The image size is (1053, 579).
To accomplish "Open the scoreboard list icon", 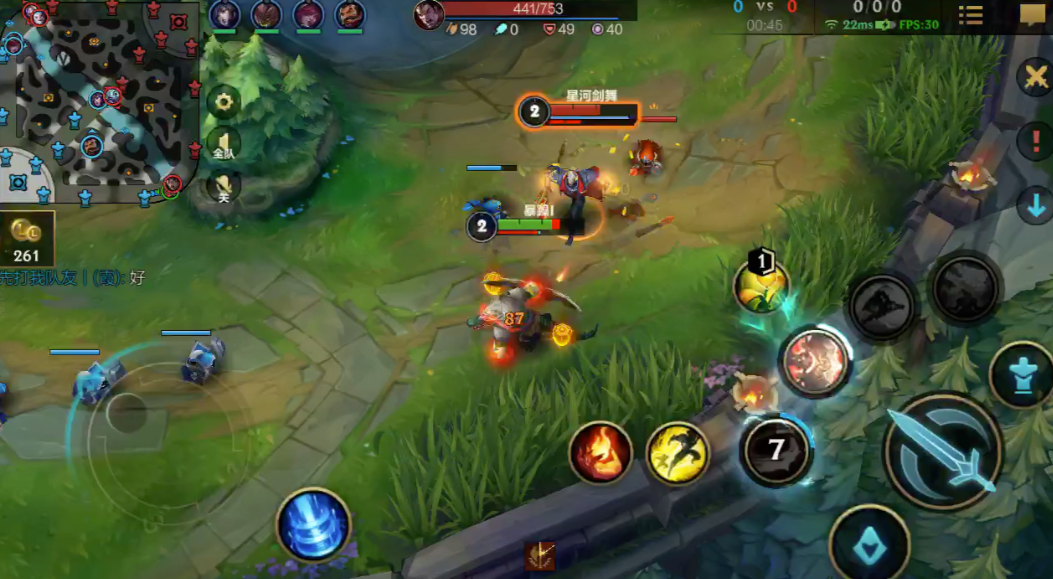I will pos(970,15).
